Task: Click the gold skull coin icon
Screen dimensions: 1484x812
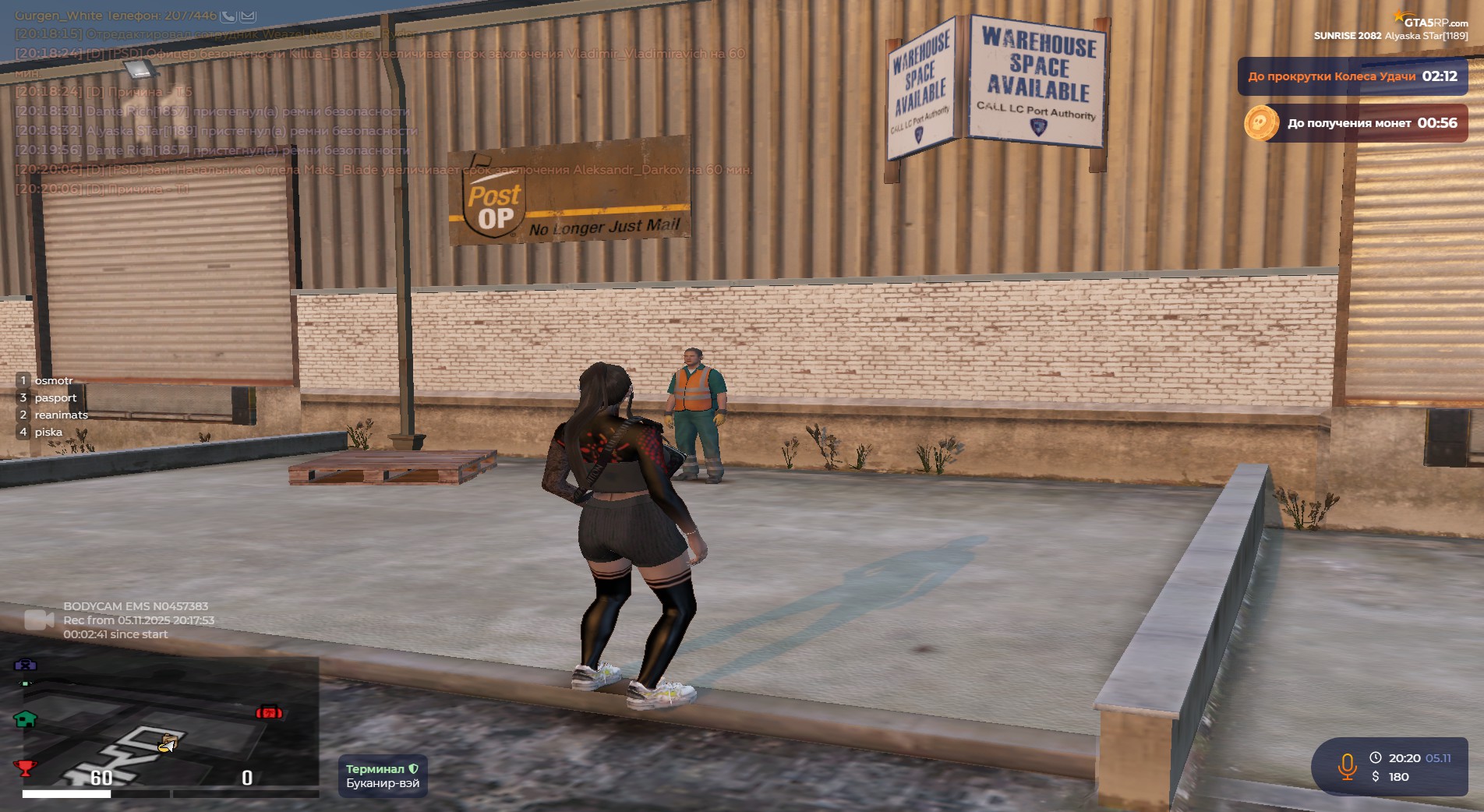Action: (1260, 123)
